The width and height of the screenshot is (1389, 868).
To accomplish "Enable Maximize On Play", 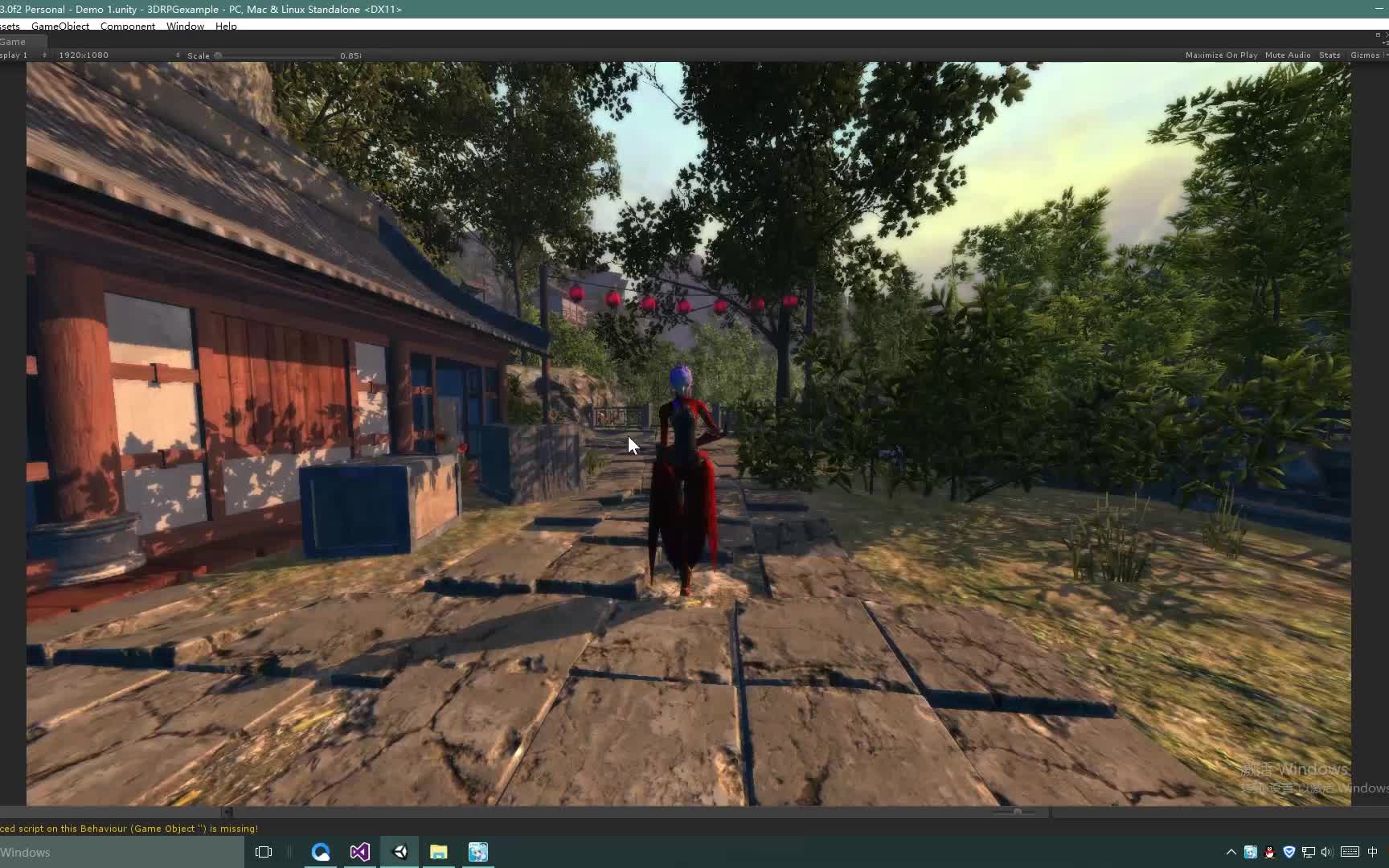I will [1219, 55].
